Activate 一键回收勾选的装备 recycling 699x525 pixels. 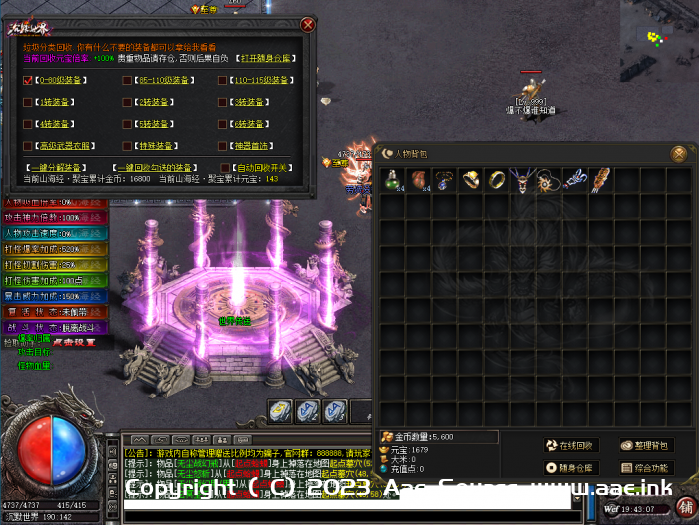(155, 168)
